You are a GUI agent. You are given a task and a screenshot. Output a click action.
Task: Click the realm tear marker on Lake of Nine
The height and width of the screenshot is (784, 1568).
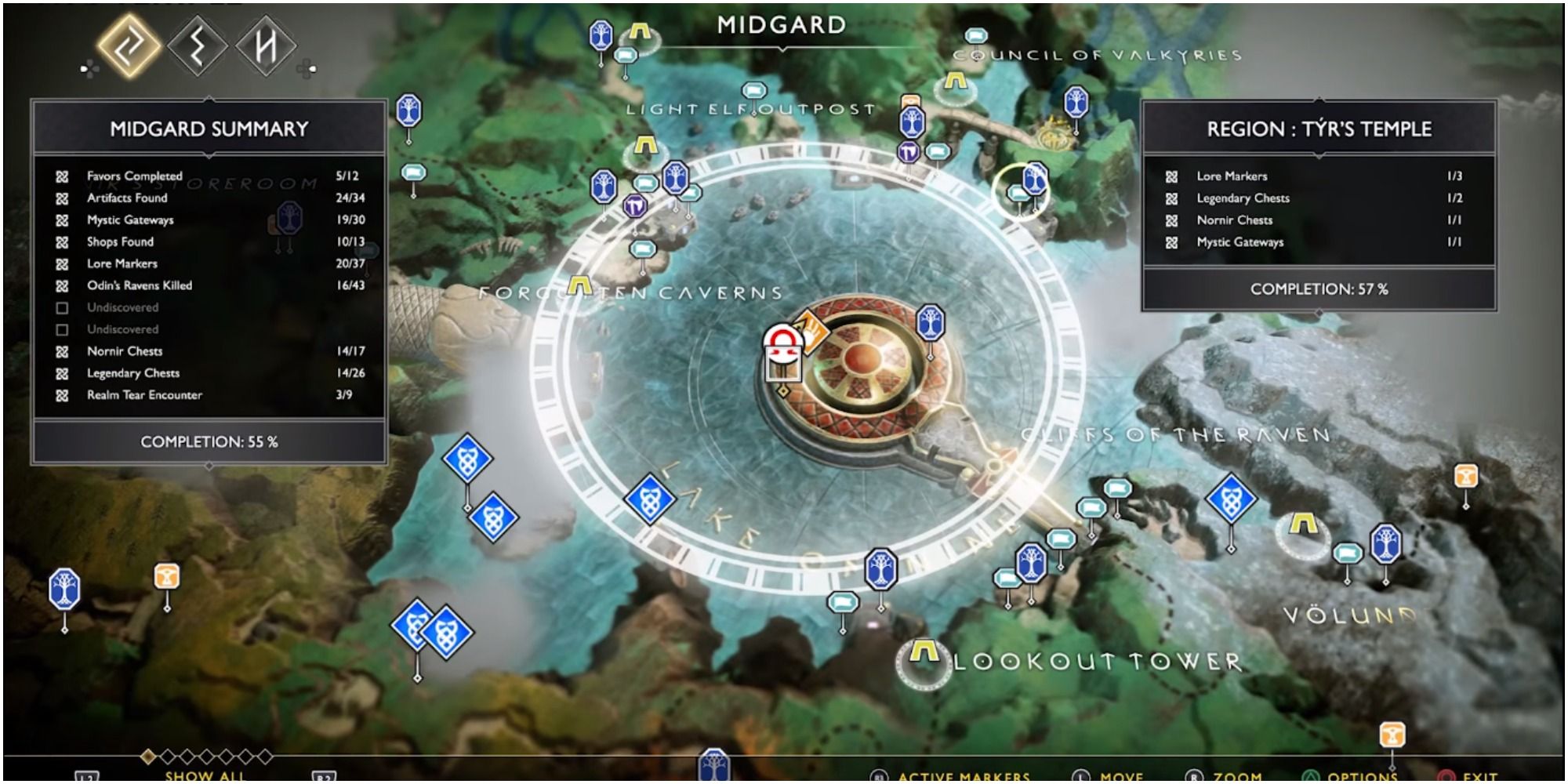coord(649,498)
